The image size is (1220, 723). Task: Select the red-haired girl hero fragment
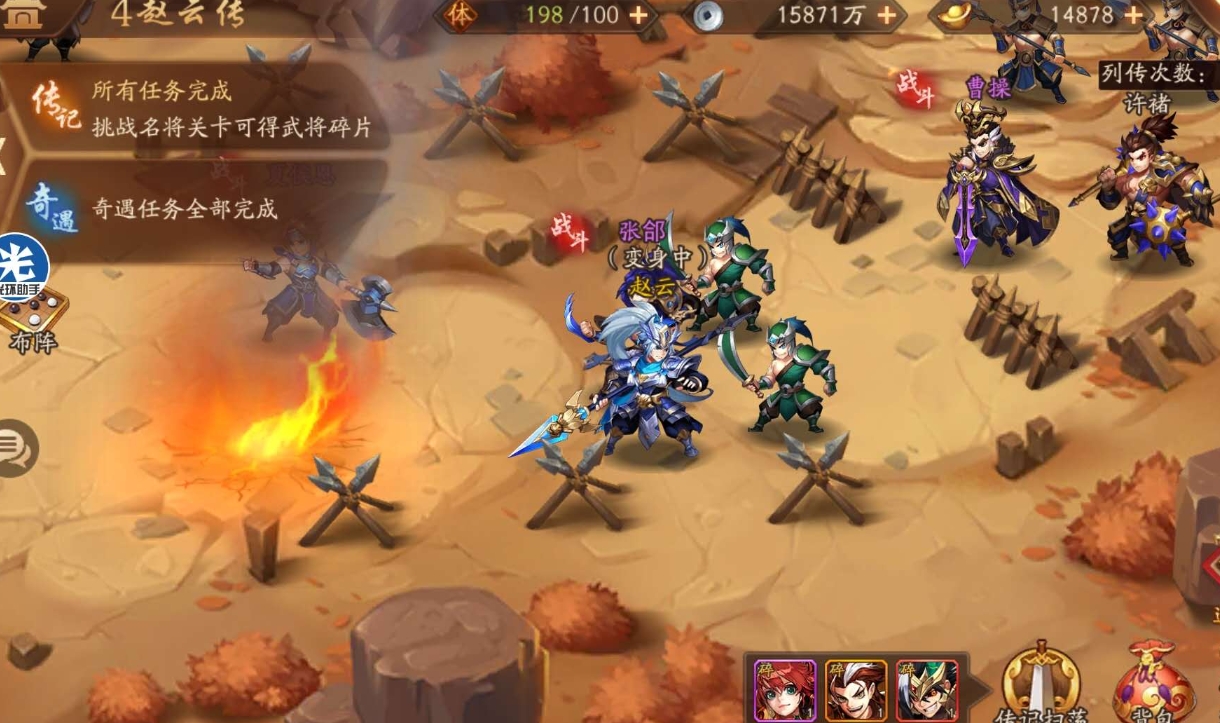click(x=785, y=690)
